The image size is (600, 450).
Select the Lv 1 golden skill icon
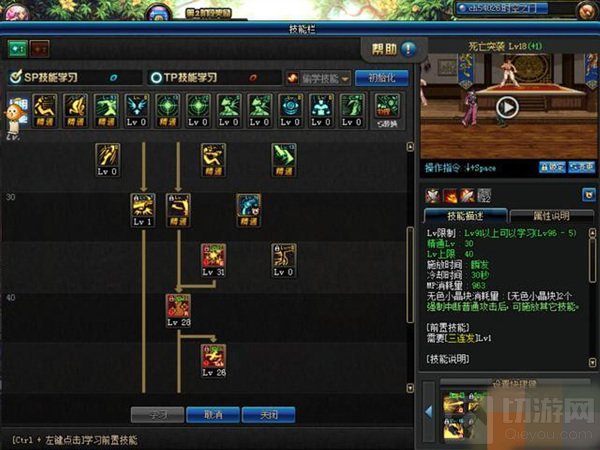coord(143,208)
